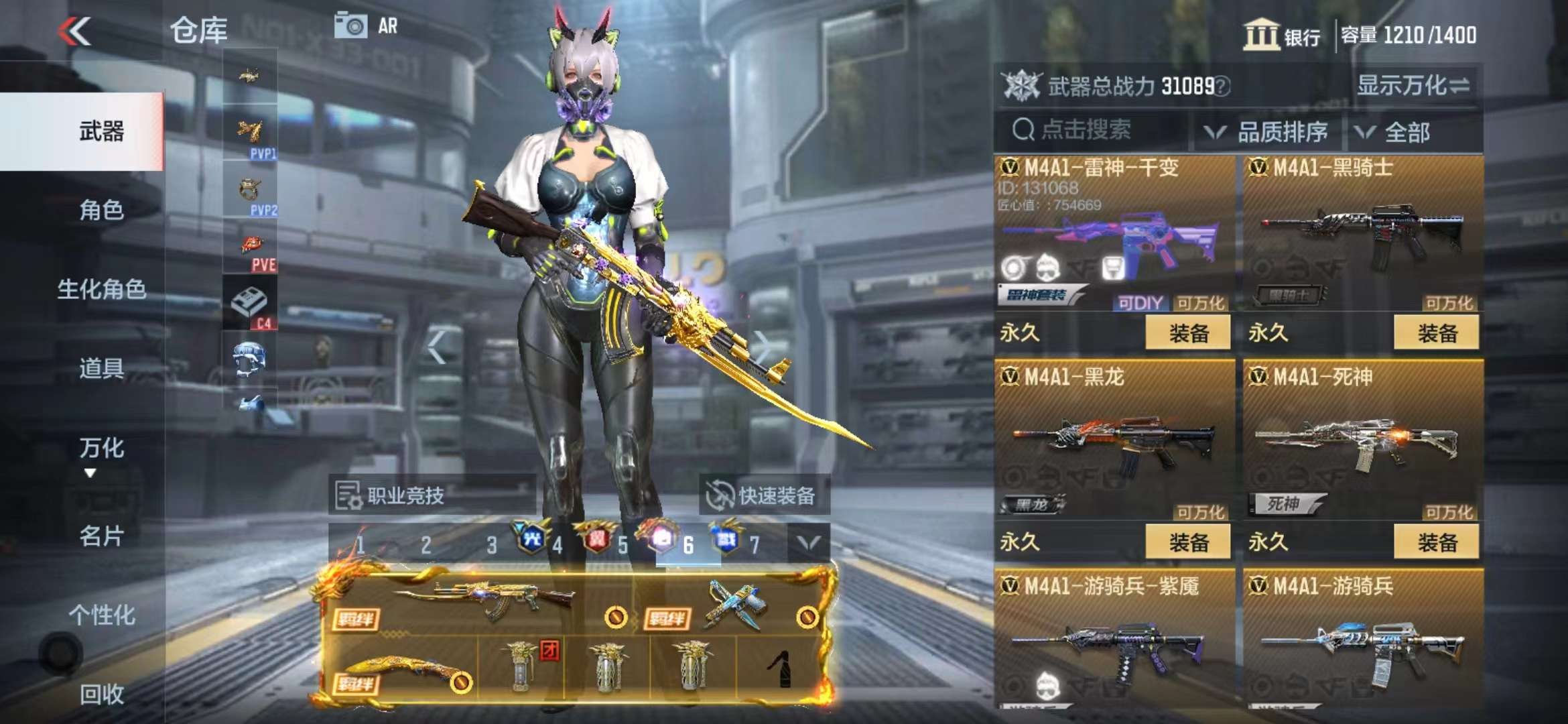This screenshot has width=1568, height=724.
Task: Select the 万化 menu entry
Action: [101, 448]
